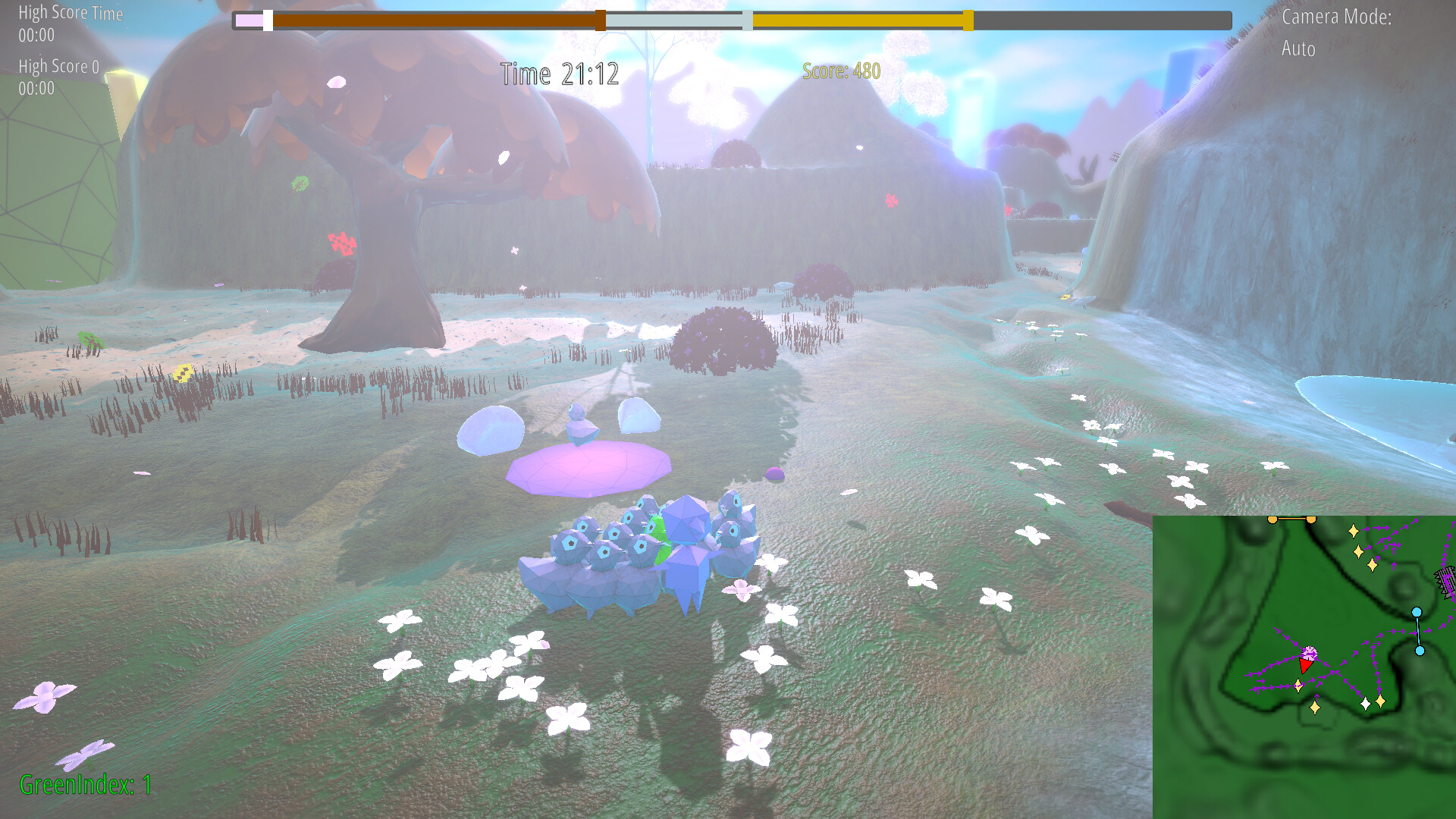The height and width of the screenshot is (819, 1456).
Task: Click the yellow sparkle beside the white diamond
Action: (1380, 701)
